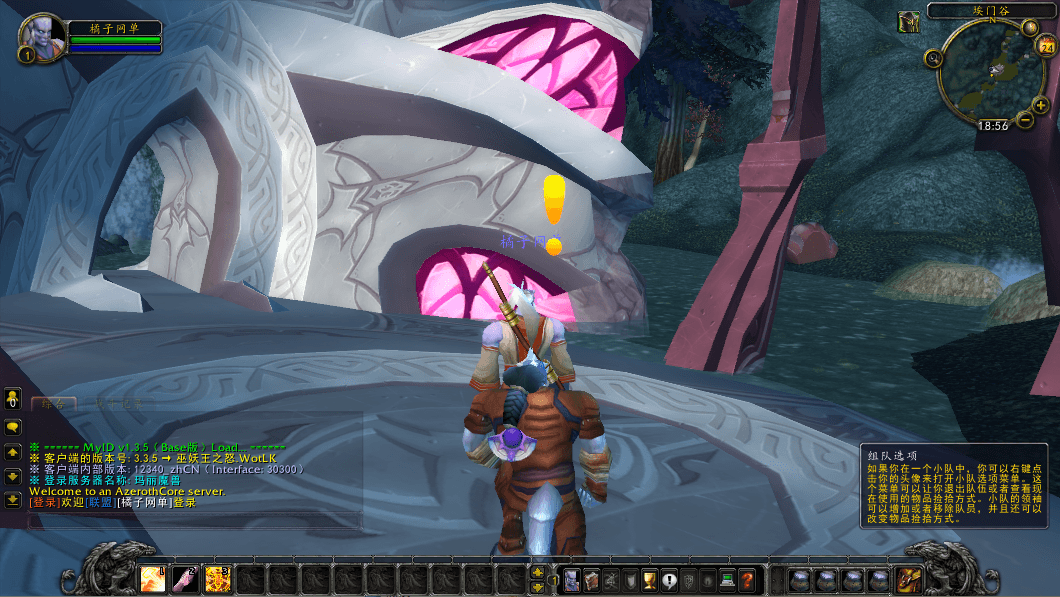The height and width of the screenshot is (597, 1060).
Task: Open the main backpack
Action: [908, 579]
